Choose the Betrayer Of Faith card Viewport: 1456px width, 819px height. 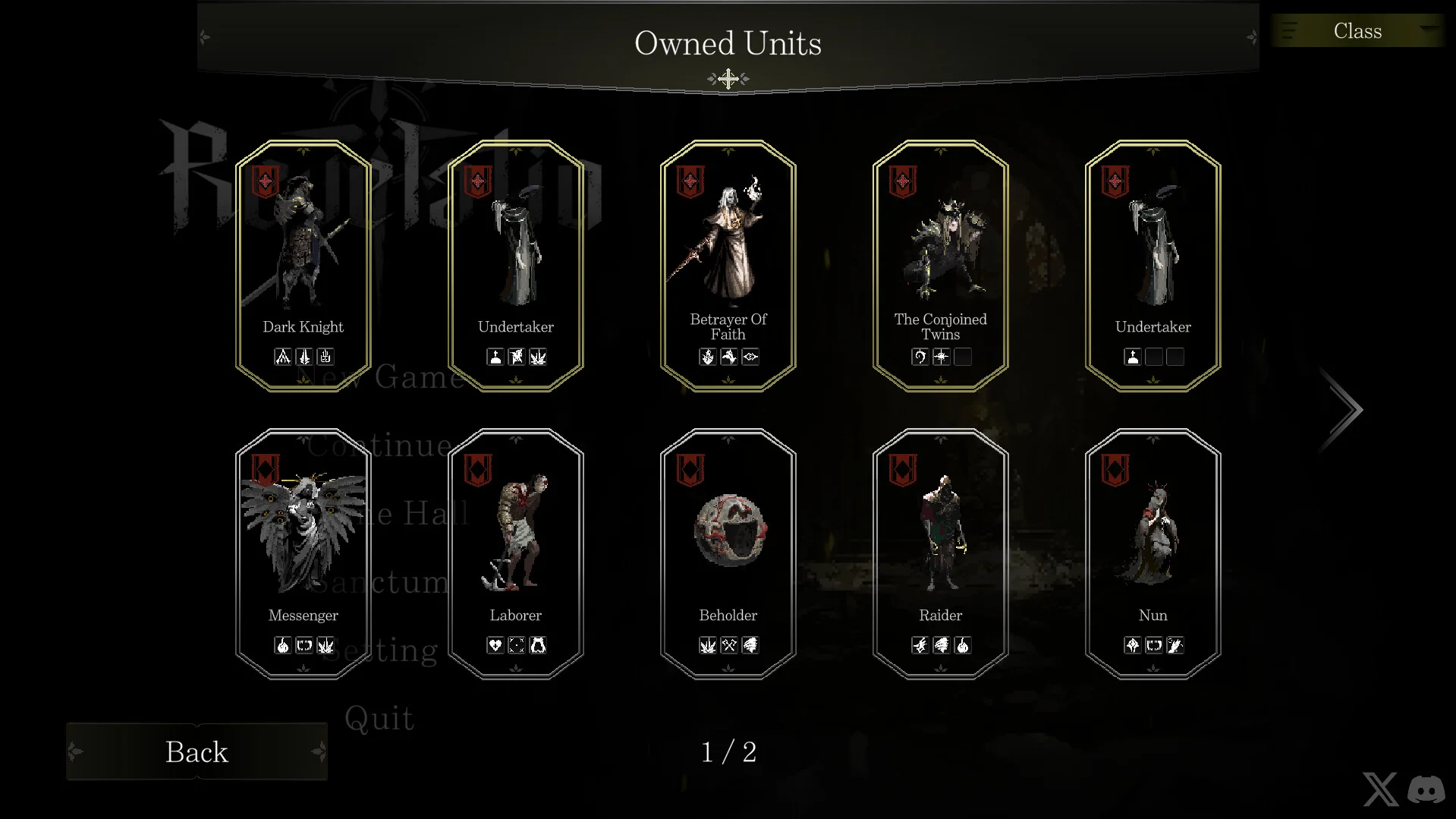pos(728,266)
